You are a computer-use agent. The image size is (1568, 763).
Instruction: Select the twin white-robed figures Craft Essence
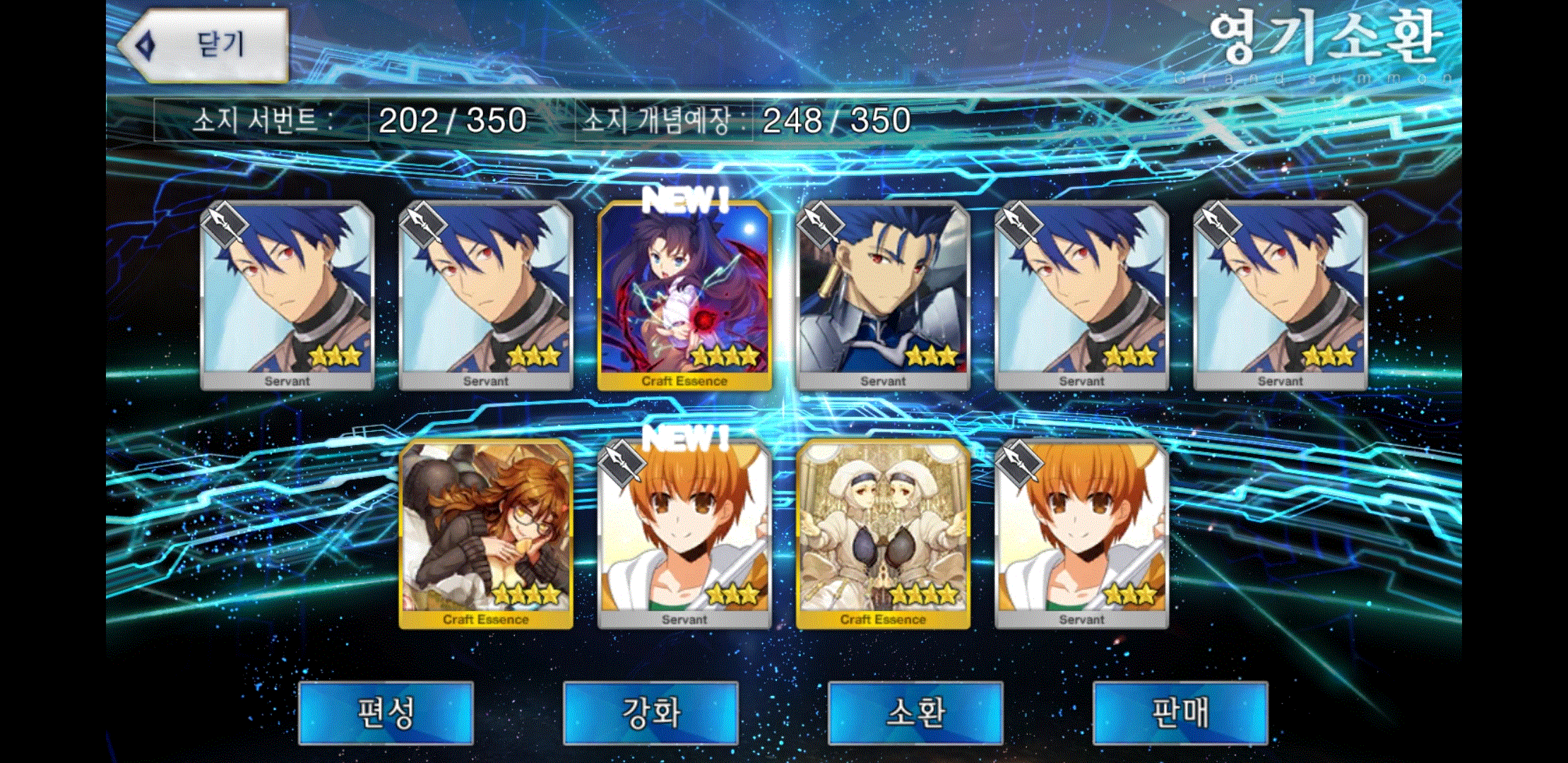[x=883, y=533]
